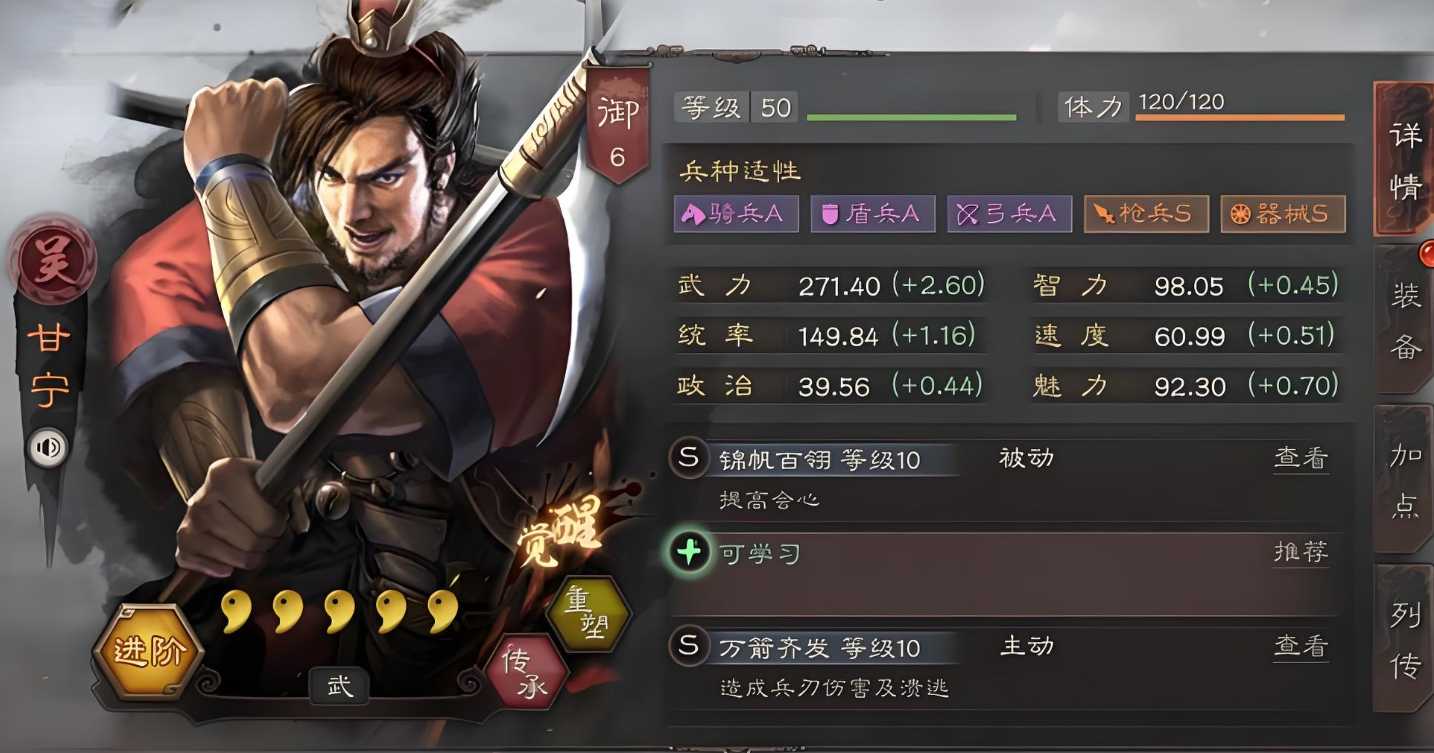Toggle the character voice speaker icon
This screenshot has height=753, width=1434.
[x=45, y=448]
